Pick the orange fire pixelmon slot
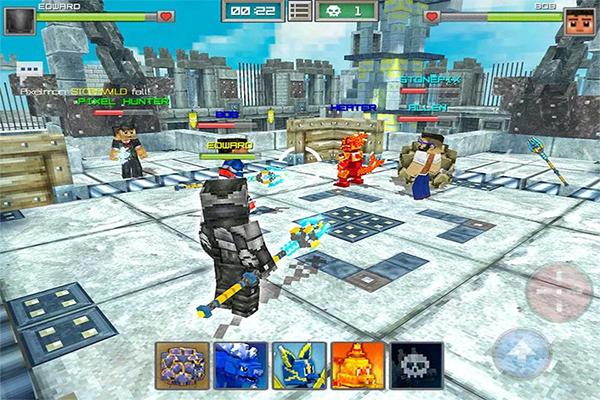Viewport: 600px width, 400px height. point(358,365)
